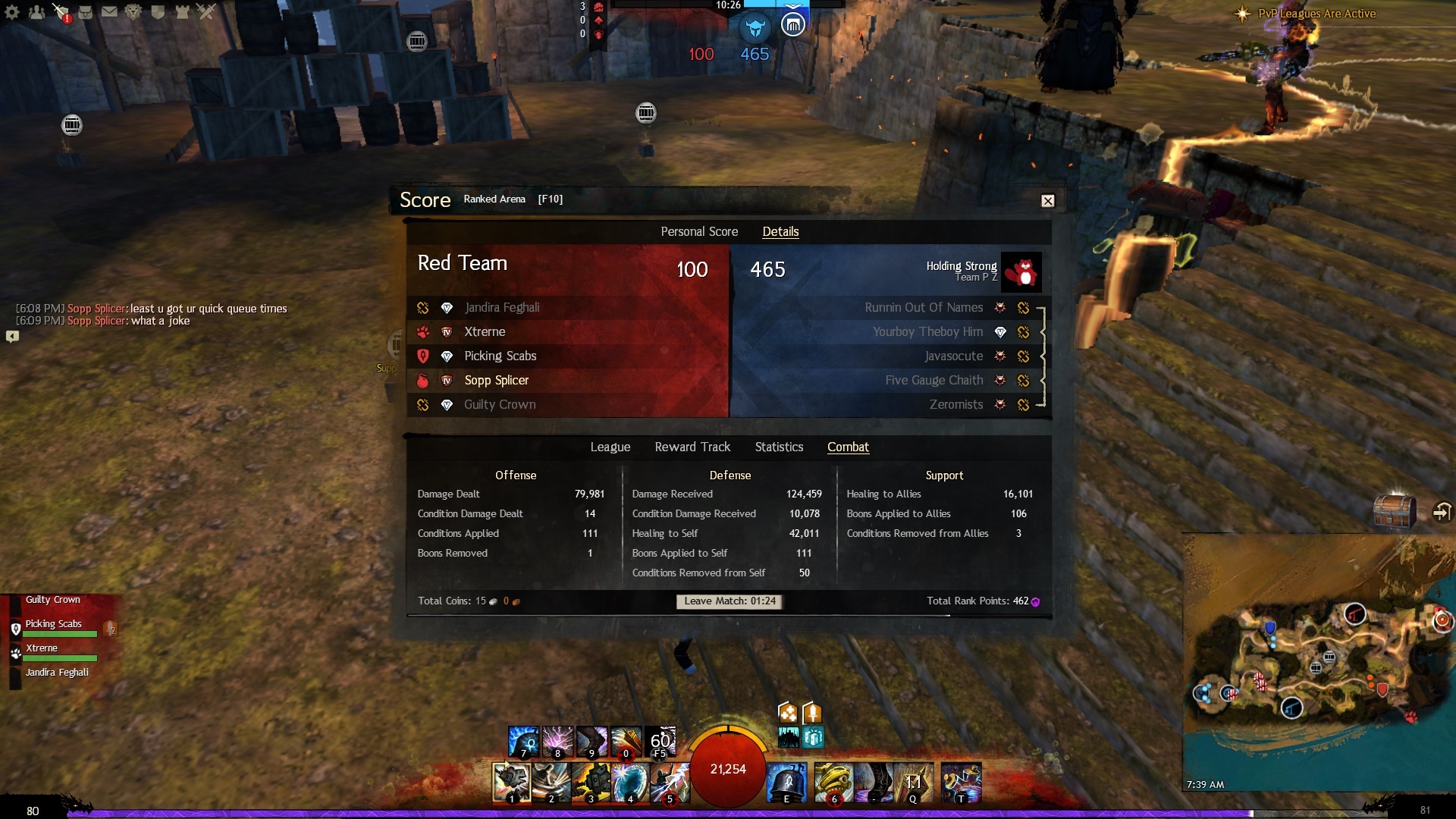Select player Xtreme in Red Team list
1456x819 pixels.
click(485, 332)
